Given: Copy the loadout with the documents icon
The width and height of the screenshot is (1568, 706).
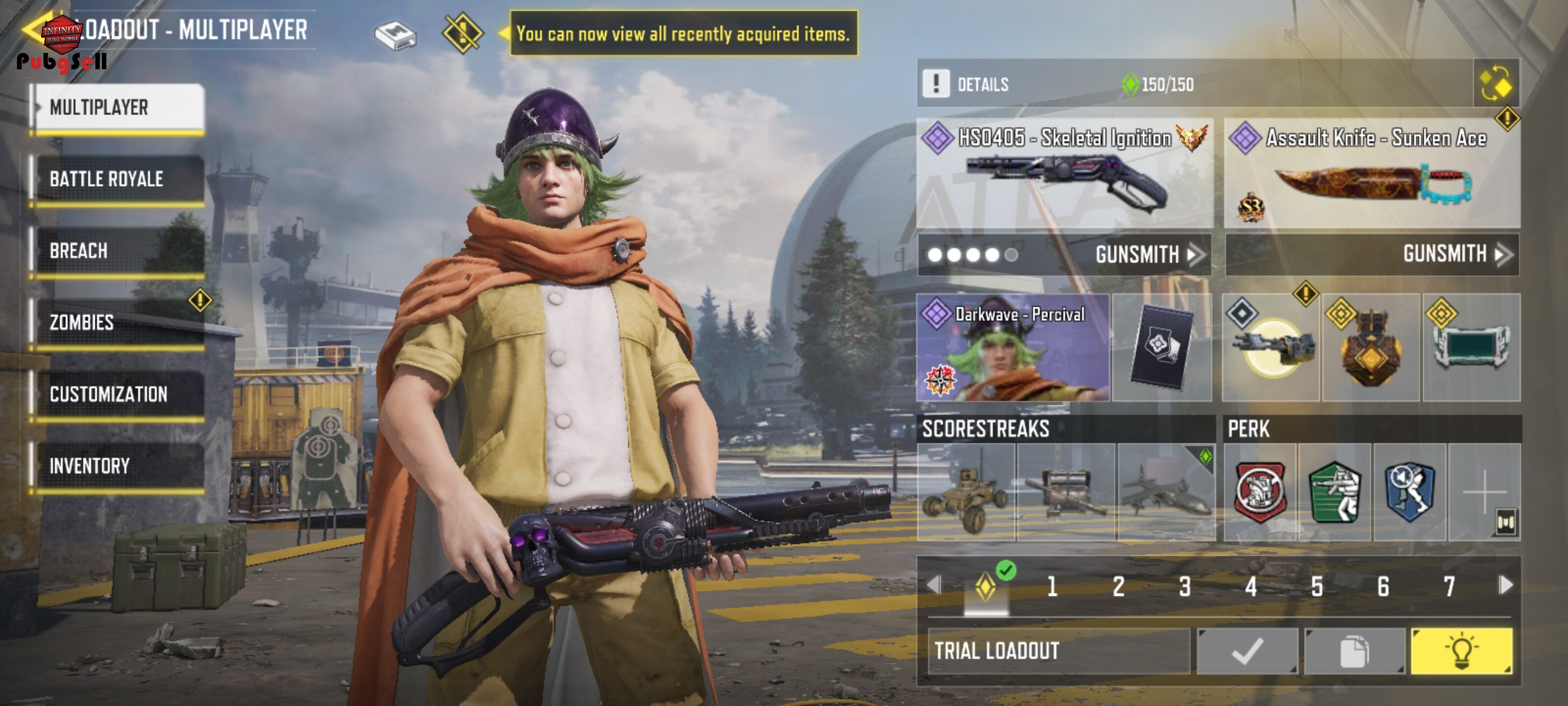Looking at the screenshot, I should pyautogui.click(x=1354, y=651).
